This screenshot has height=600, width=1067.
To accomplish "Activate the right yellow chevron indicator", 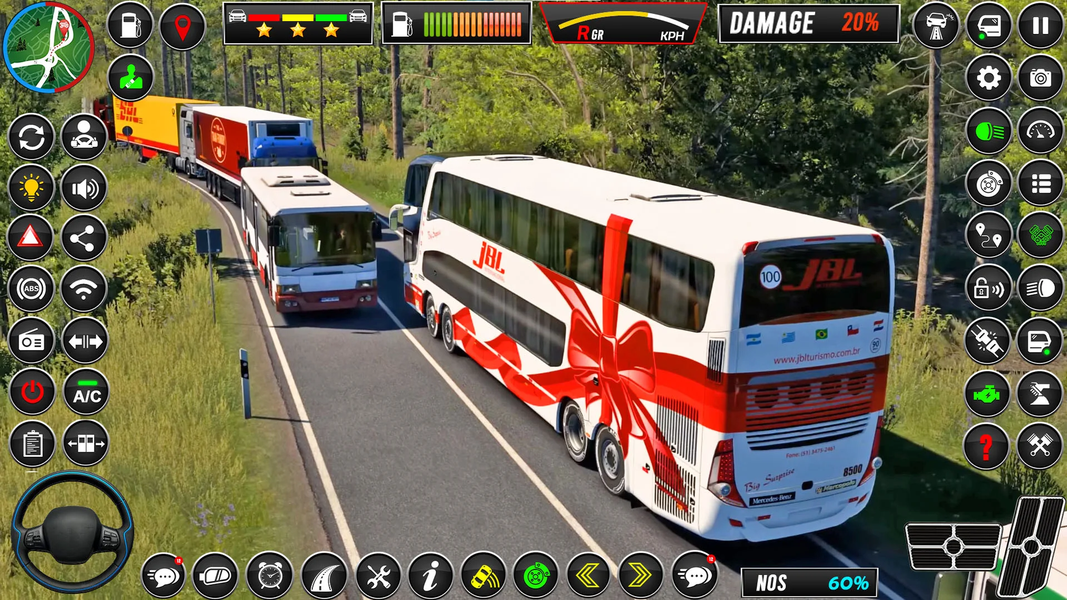I will click(641, 575).
